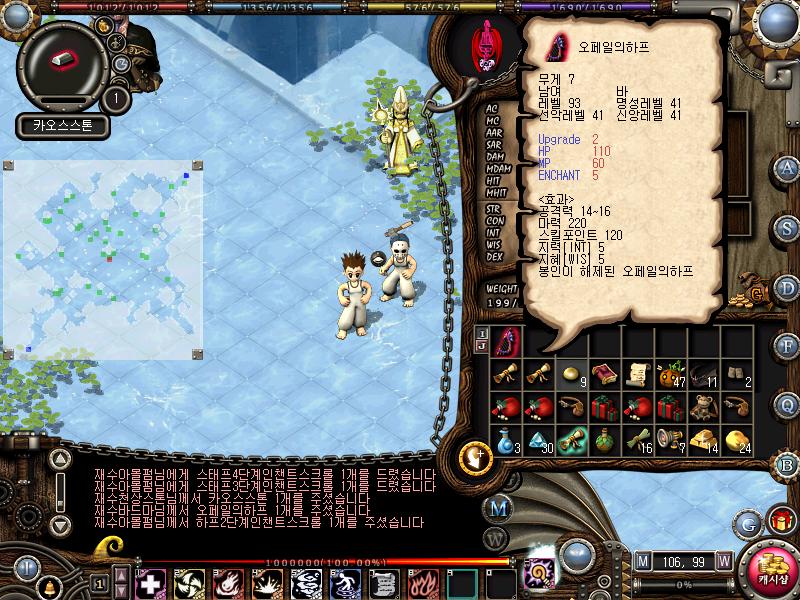Activate the white cross heal skill

pyautogui.click(x=149, y=583)
